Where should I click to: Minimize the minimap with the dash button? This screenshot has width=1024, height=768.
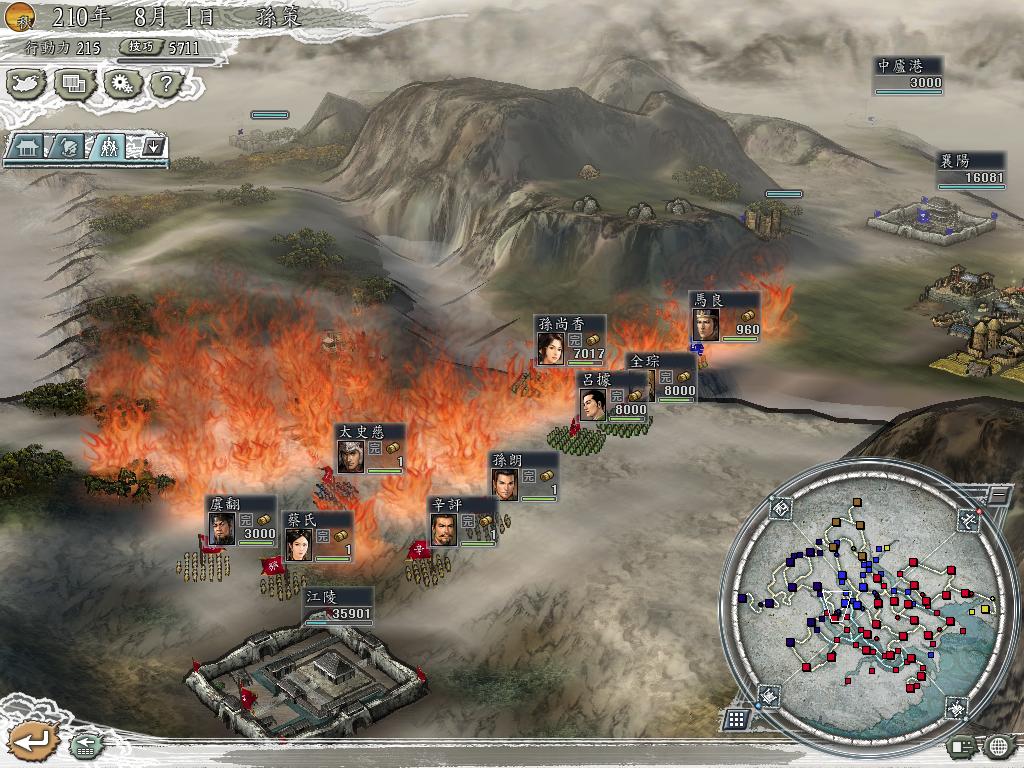coord(996,495)
